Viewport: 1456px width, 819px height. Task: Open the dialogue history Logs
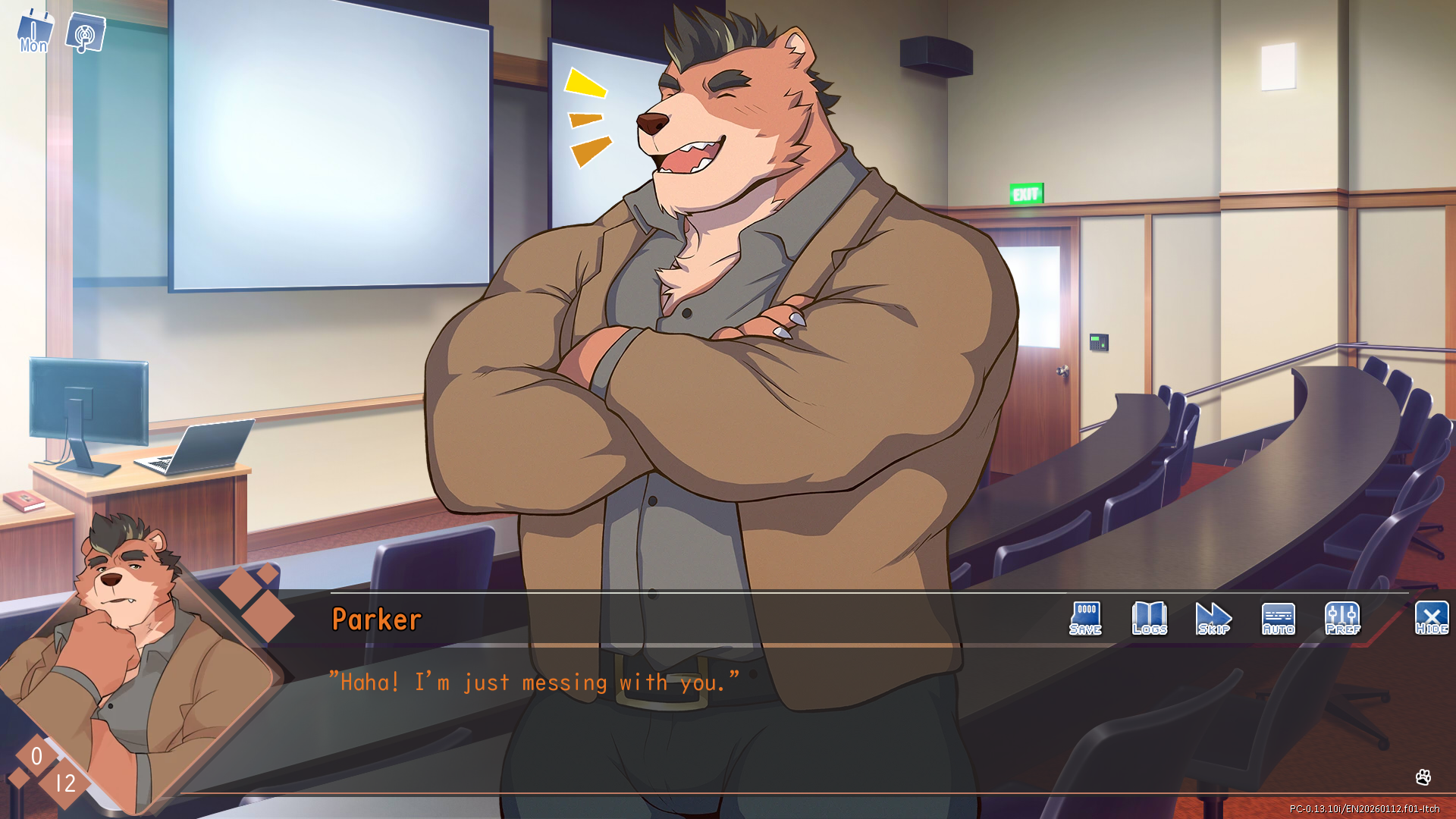[1148, 618]
